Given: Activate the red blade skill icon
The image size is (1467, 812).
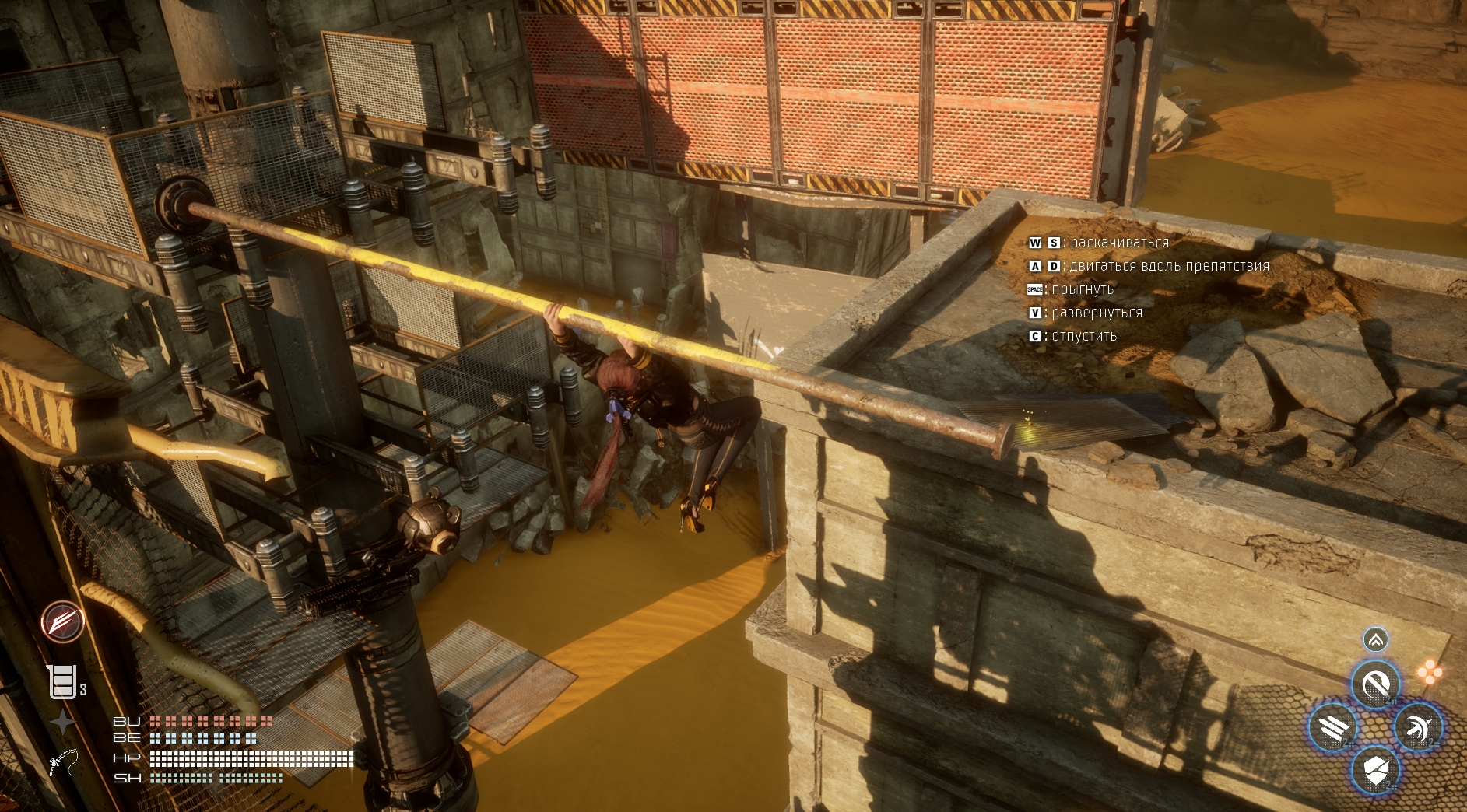Looking at the screenshot, I should click(63, 621).
